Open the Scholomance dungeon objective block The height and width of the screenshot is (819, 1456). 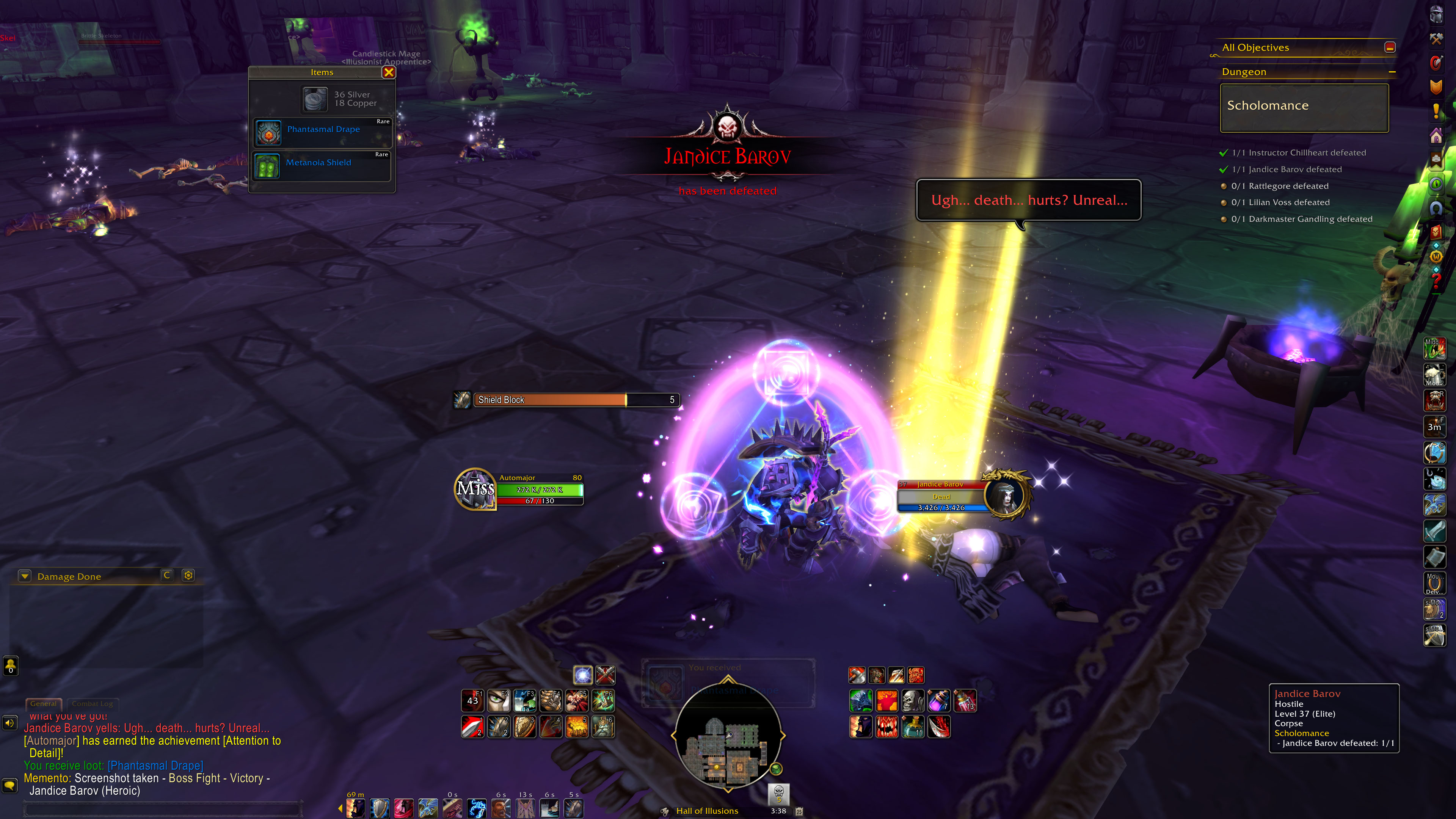pos(1304,107)
